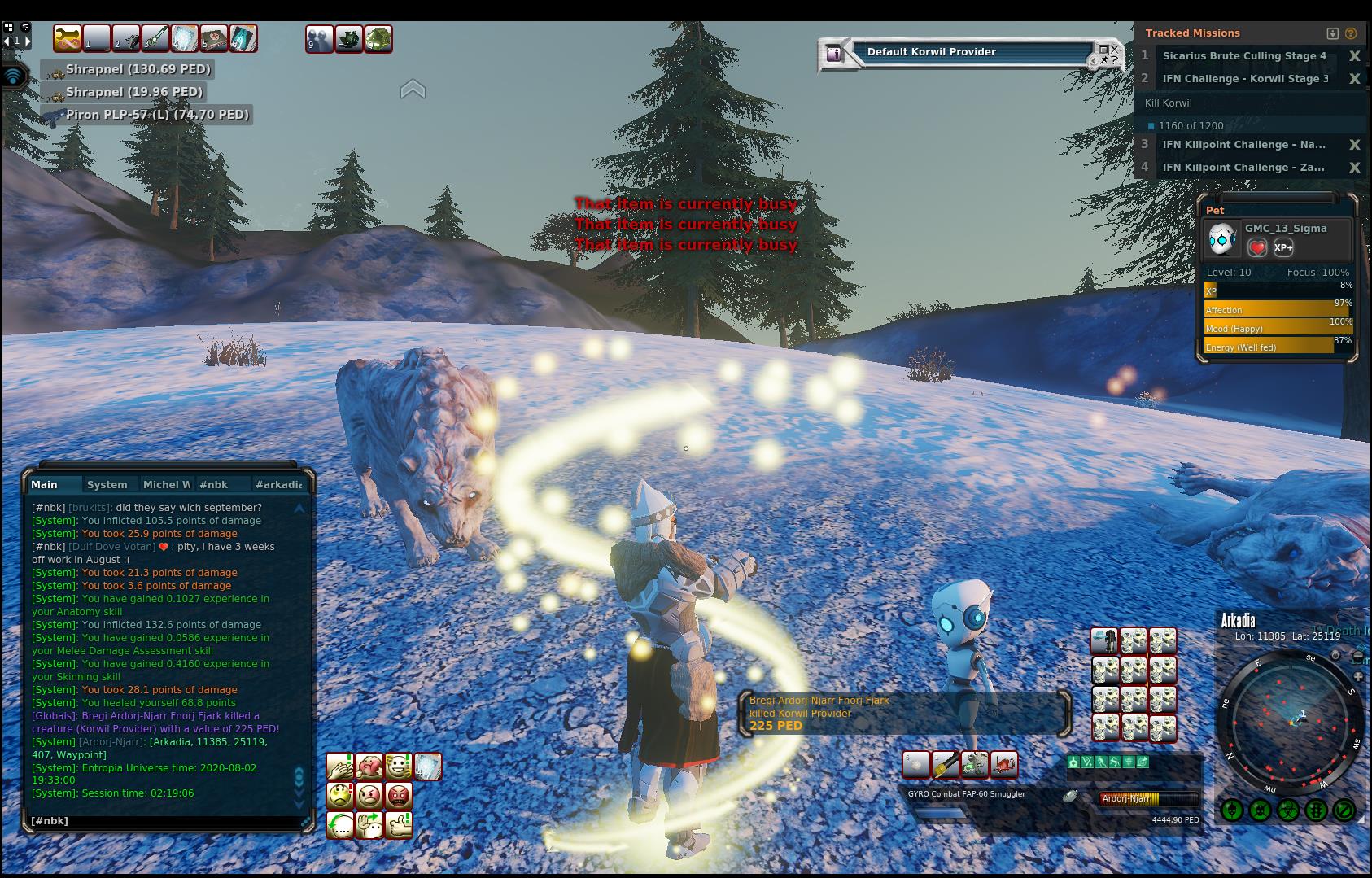Click the pet's XP+ button
The height and width of the screenshot is (878, 1372).
point(1283,248)
